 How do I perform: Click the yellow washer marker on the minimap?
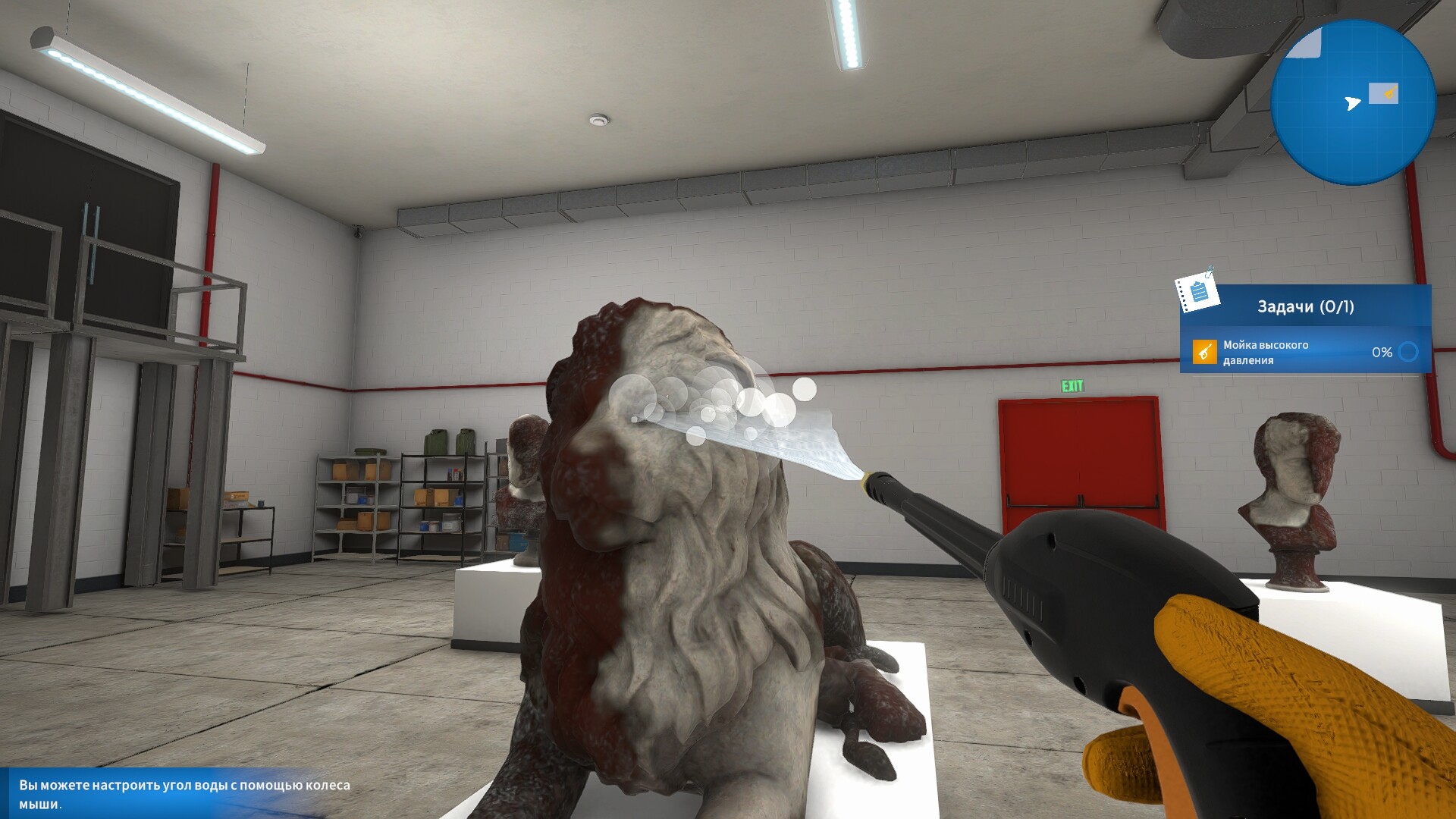(x=1391, y=90)
